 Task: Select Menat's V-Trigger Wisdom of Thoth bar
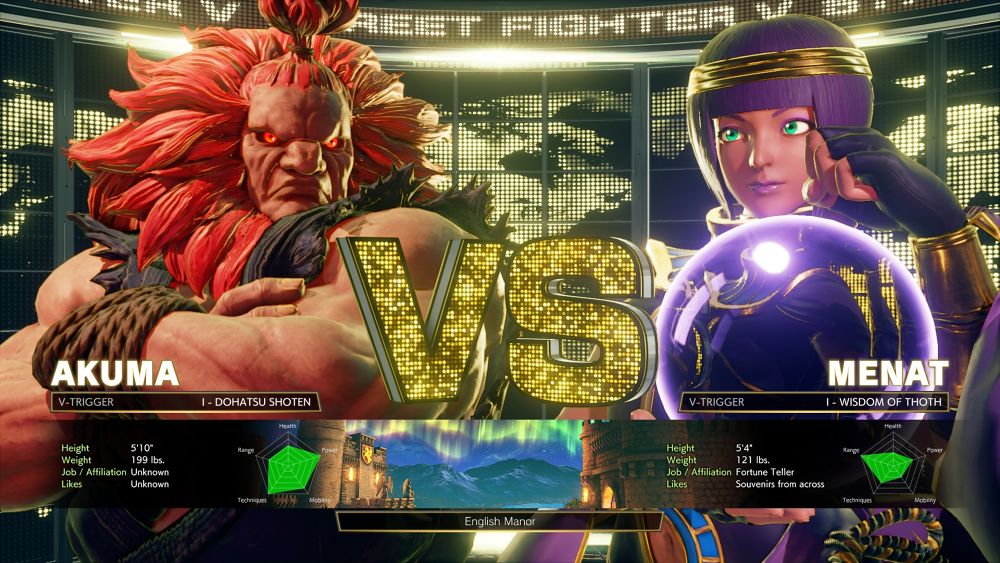tap(815, 402)
